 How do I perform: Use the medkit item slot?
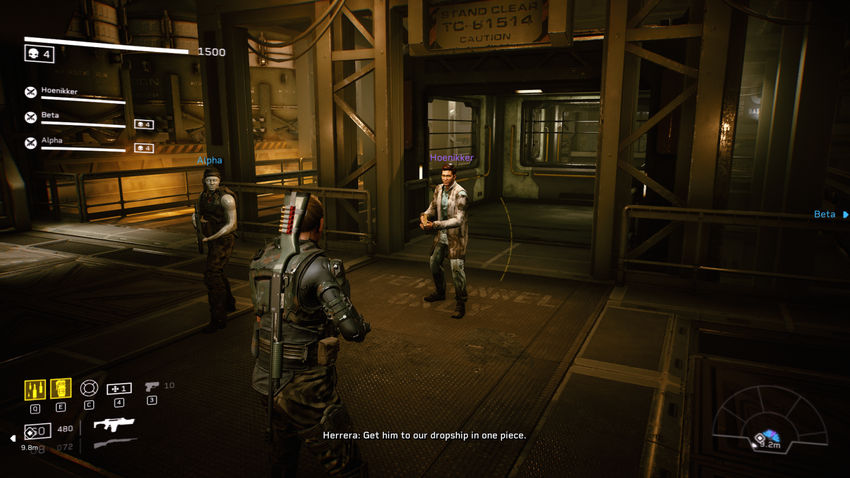coord(119,388)
